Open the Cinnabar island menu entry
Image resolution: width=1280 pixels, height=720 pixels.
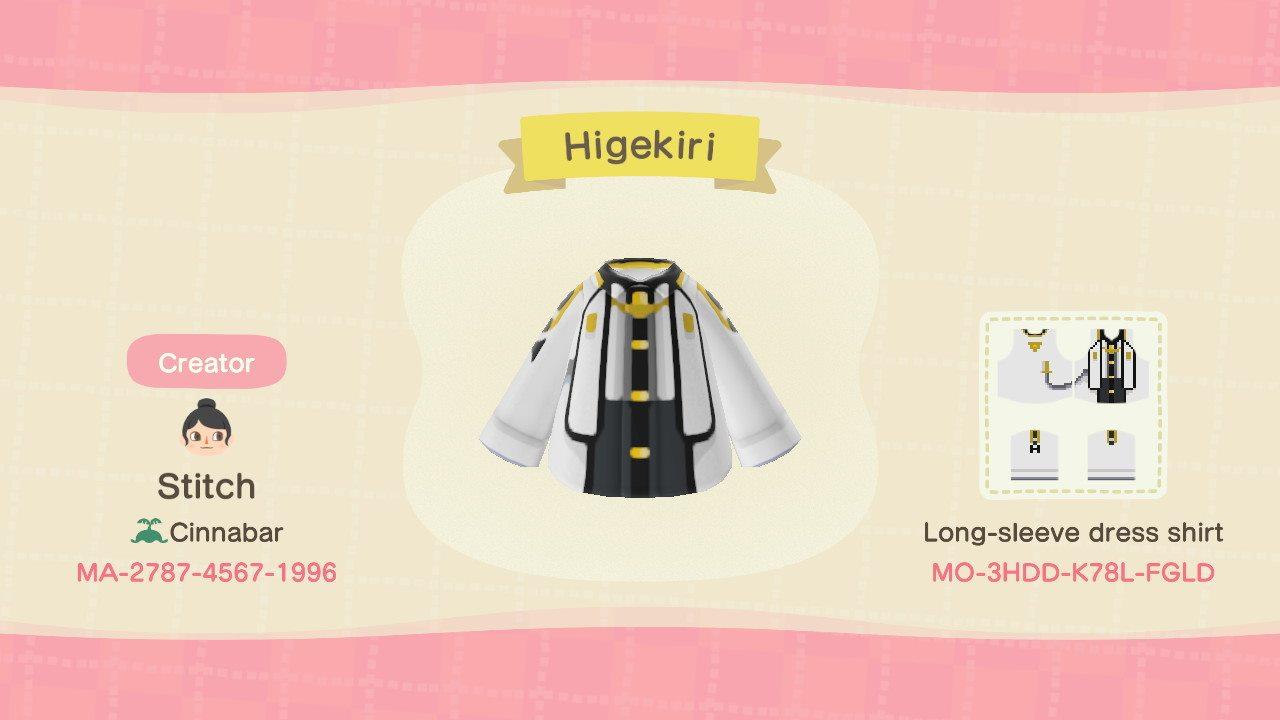[210, 533]
